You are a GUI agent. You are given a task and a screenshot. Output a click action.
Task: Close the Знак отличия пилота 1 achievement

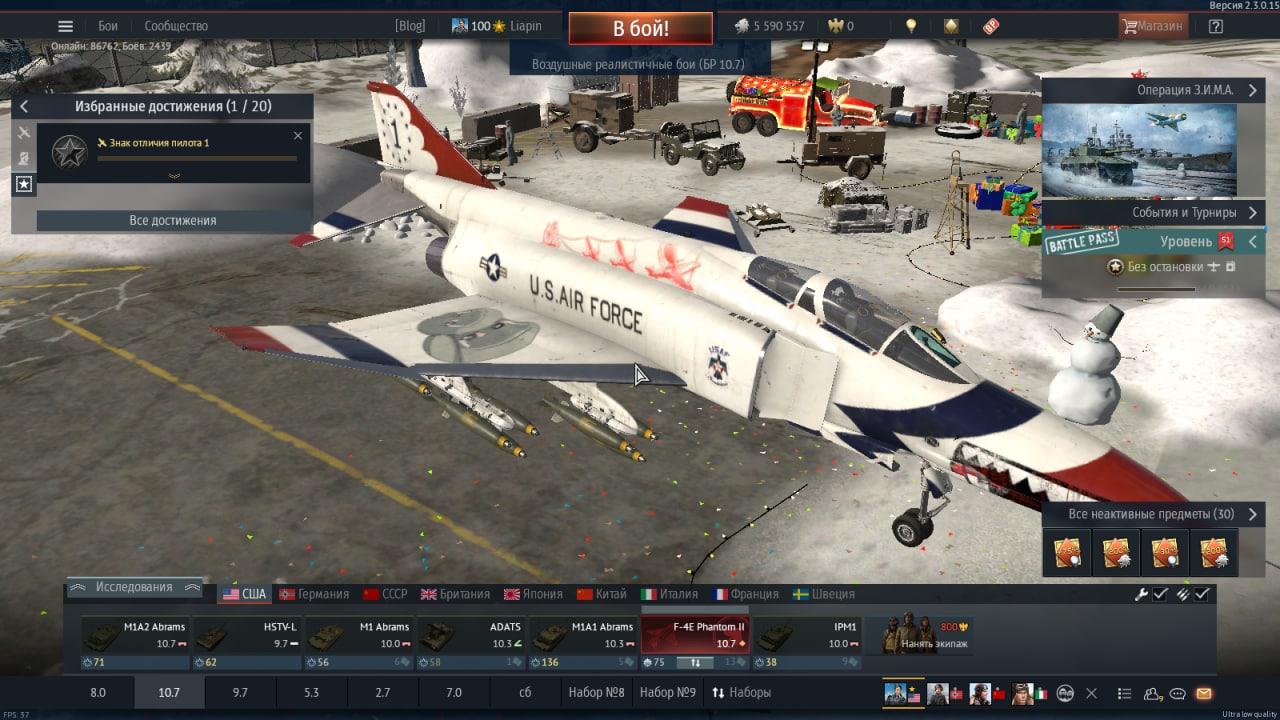click(x=297, y=136)
